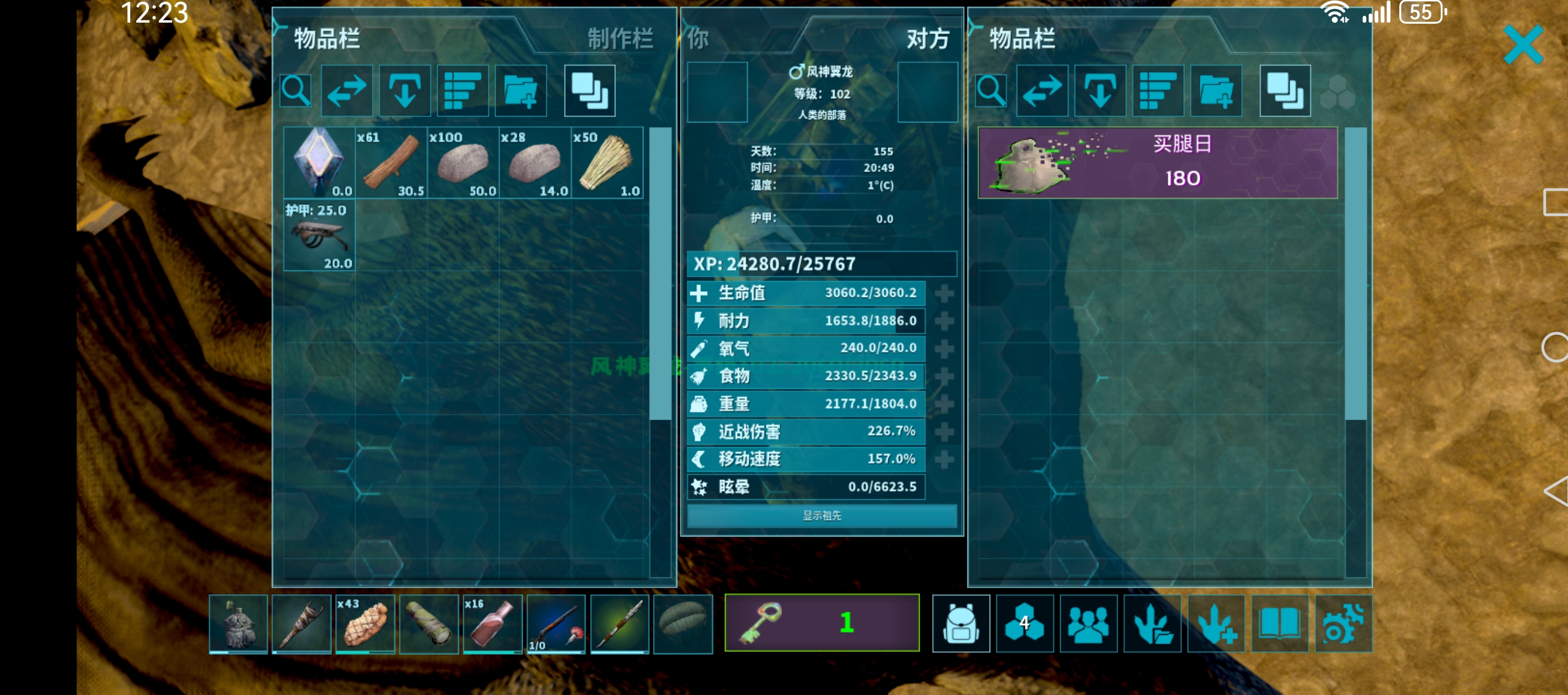Open the book journal icon
This screenshot has width=1568, height=695.
(x=1280, y=624)
